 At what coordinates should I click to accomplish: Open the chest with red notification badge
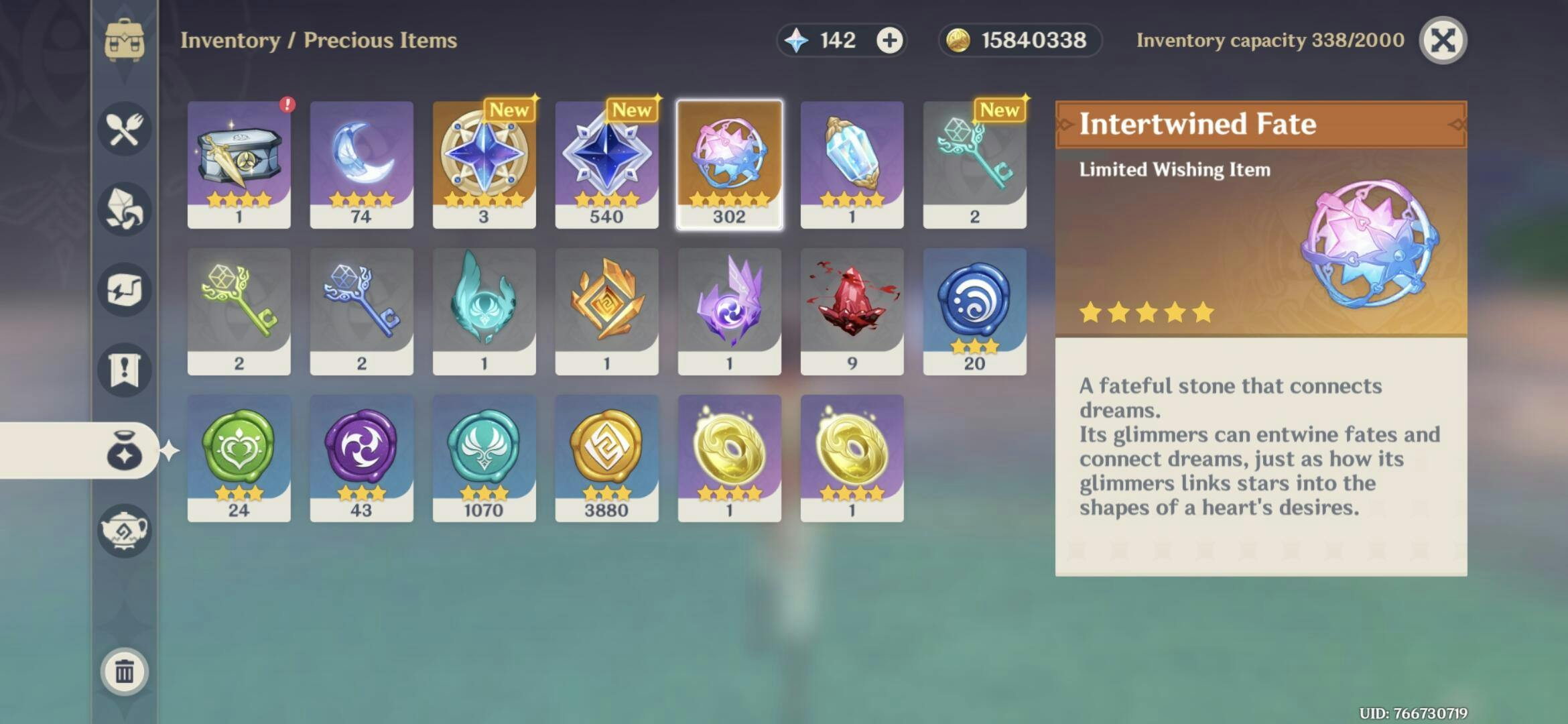(239, 161)
